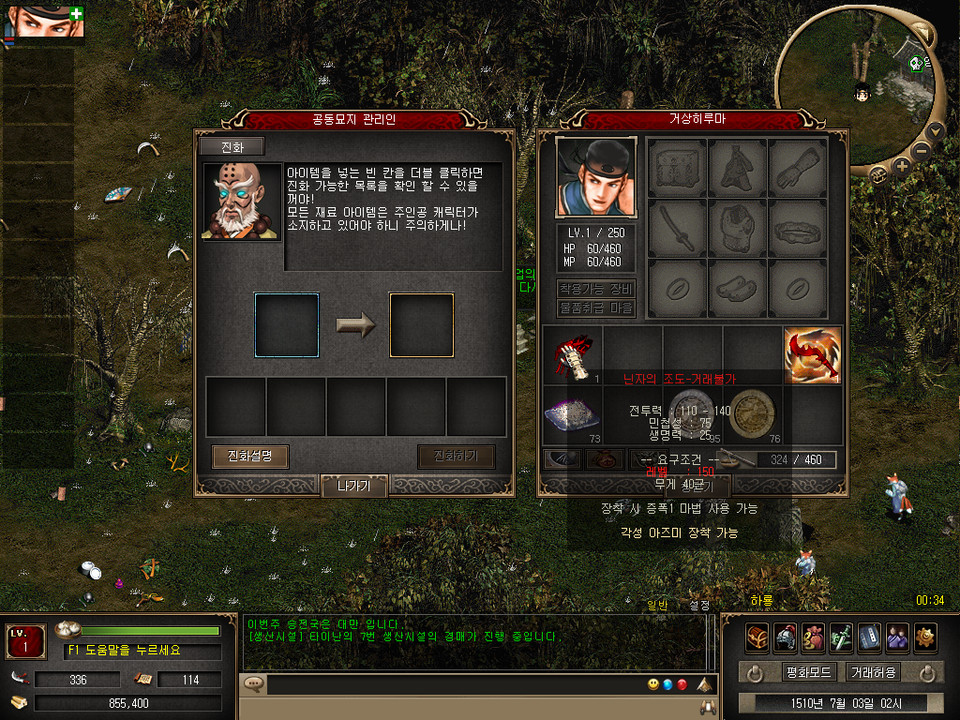This screenshot has height=720, width=960.
Task: Zoom in the minimap with plus button
Action: point(902,166)
